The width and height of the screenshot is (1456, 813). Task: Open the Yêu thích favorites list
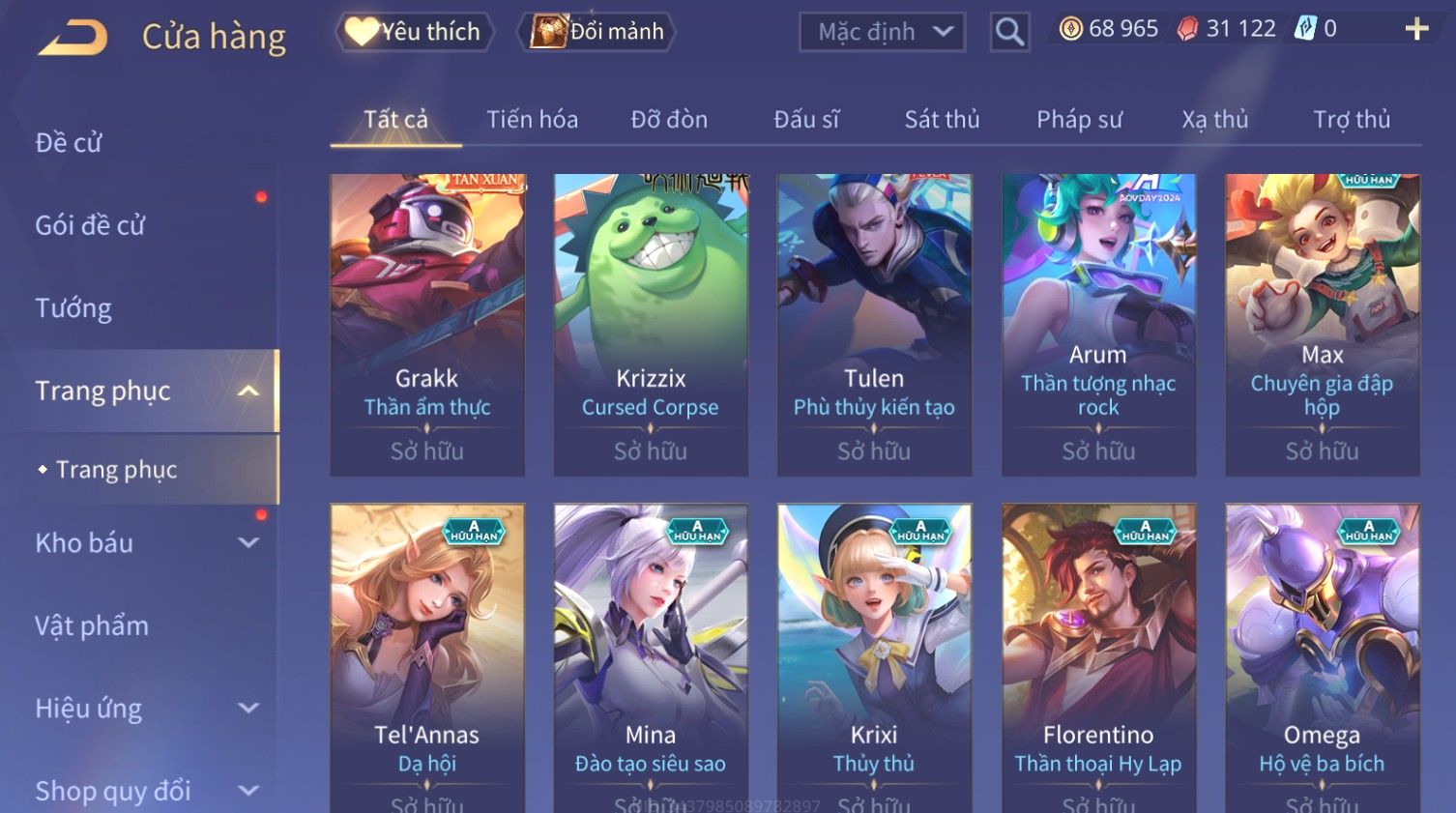(414, 32)
